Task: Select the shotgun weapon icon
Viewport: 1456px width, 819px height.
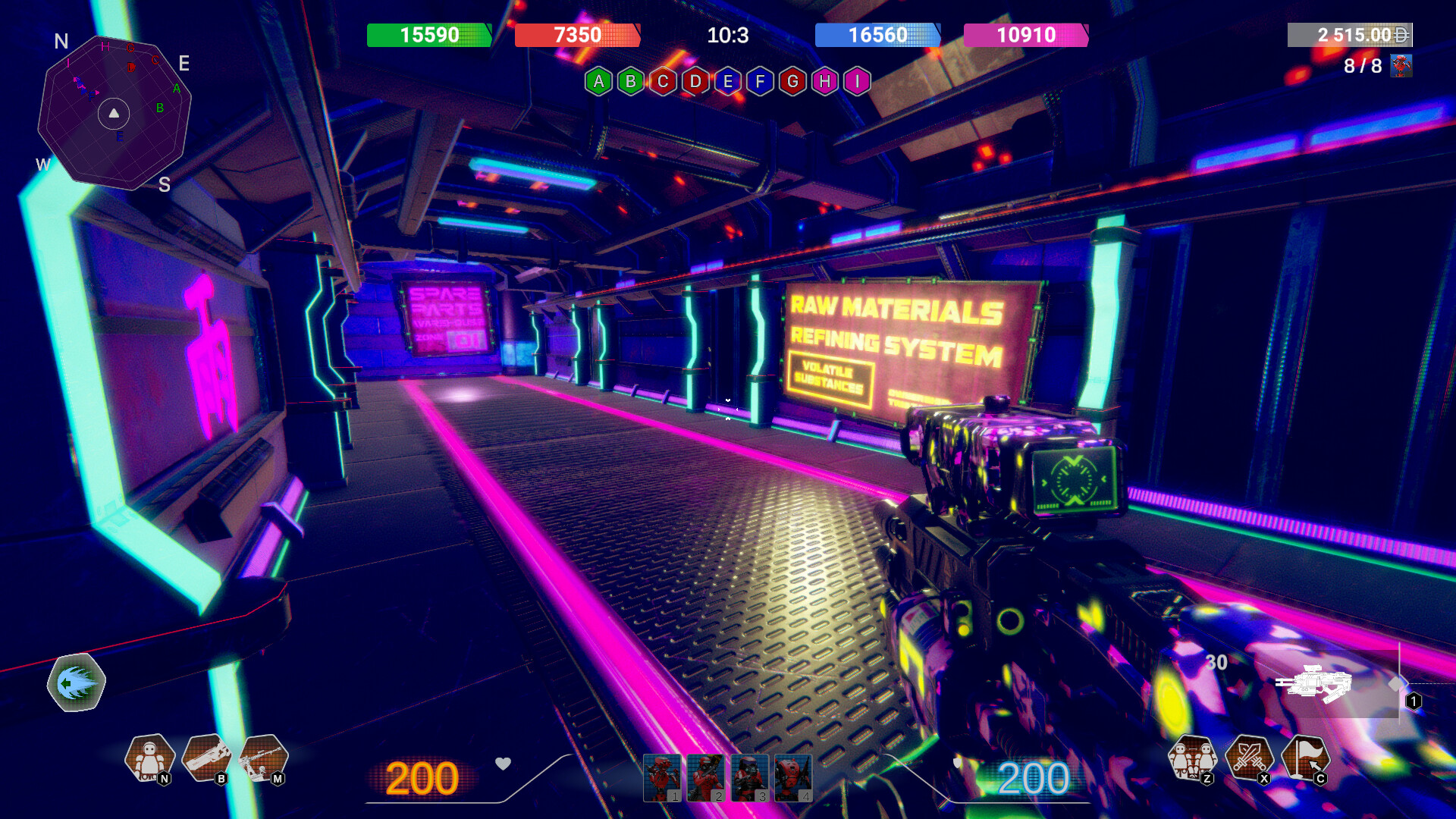Action: click(x=206, y=758)
